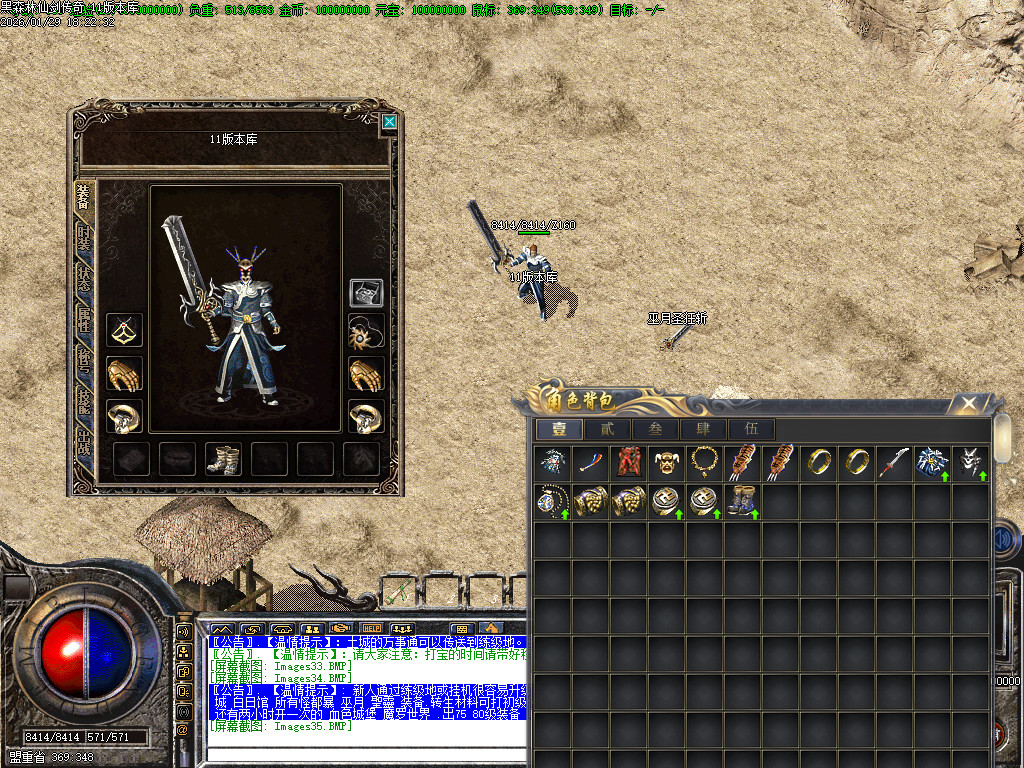This screenshot has height=768, width=1024.
Task: Close the 角色背包 inventory window
Action: coord(968,404)
